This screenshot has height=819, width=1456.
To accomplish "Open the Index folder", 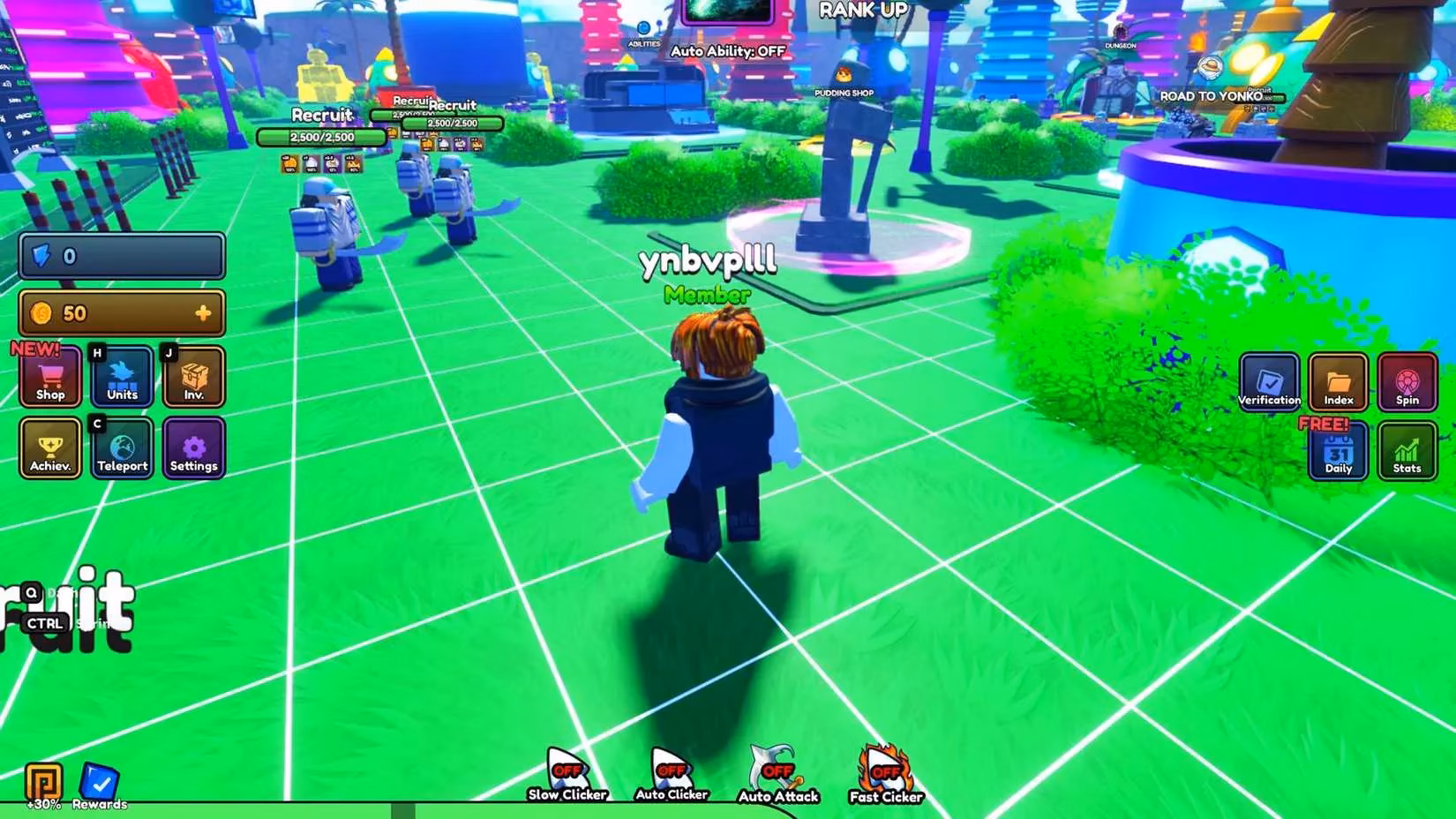I will pyautogui.click(x=1338, y=383).
